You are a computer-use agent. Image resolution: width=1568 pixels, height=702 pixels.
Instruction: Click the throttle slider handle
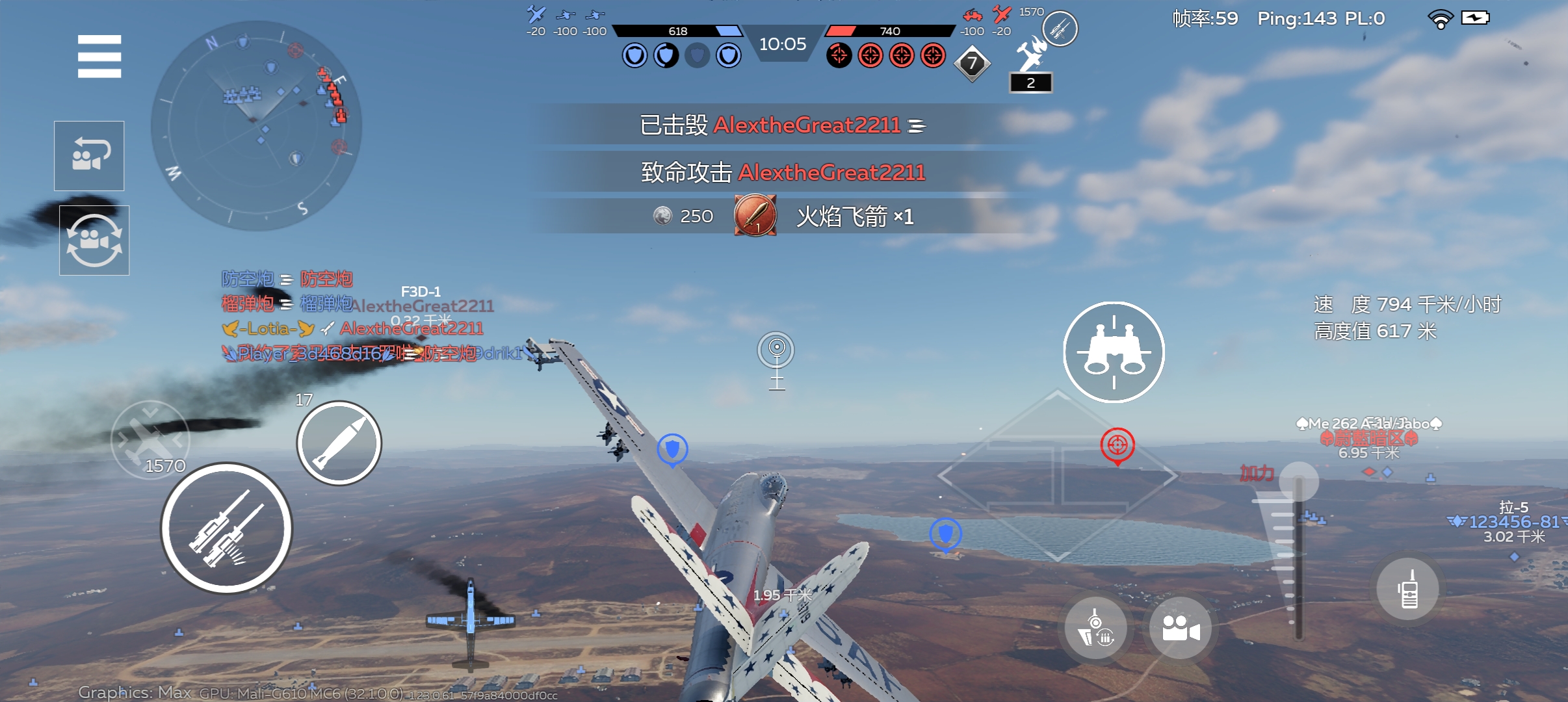pyautogui.click(x=1298, y=482)
